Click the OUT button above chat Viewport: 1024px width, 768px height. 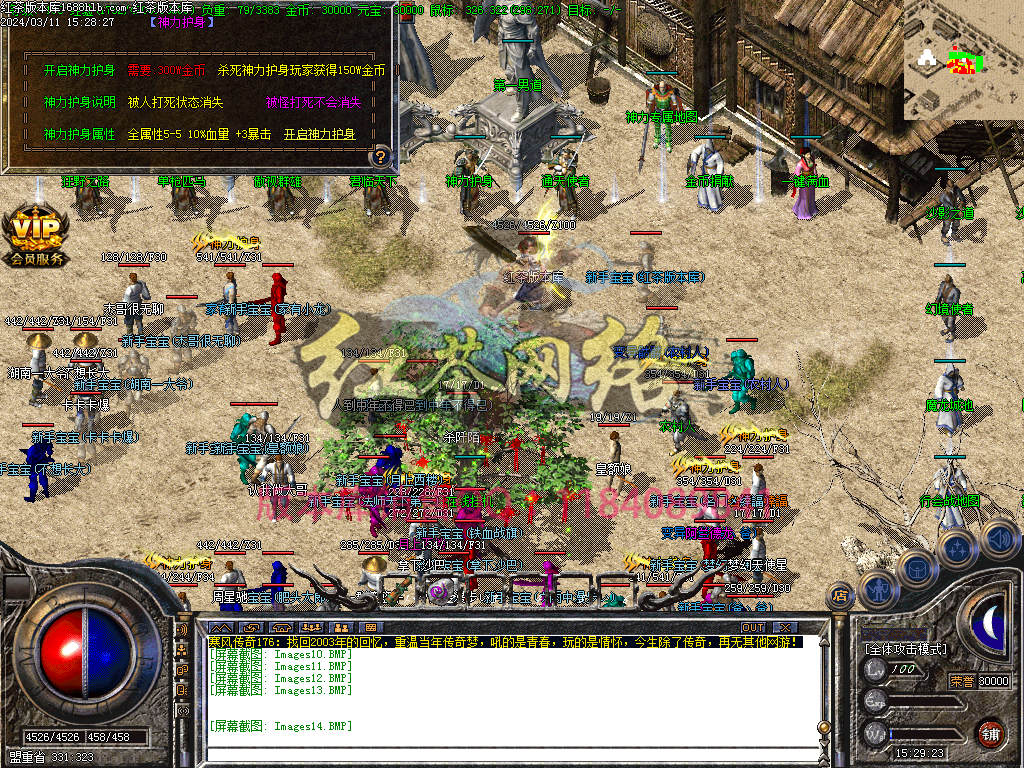pos(753,627)
